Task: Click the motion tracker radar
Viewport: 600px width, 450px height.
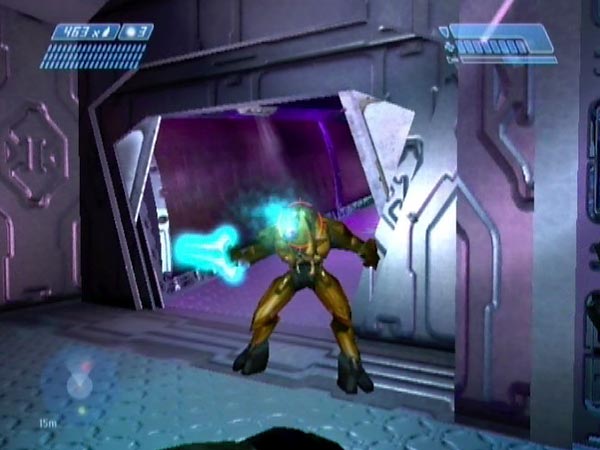Action: coord(77,383)
